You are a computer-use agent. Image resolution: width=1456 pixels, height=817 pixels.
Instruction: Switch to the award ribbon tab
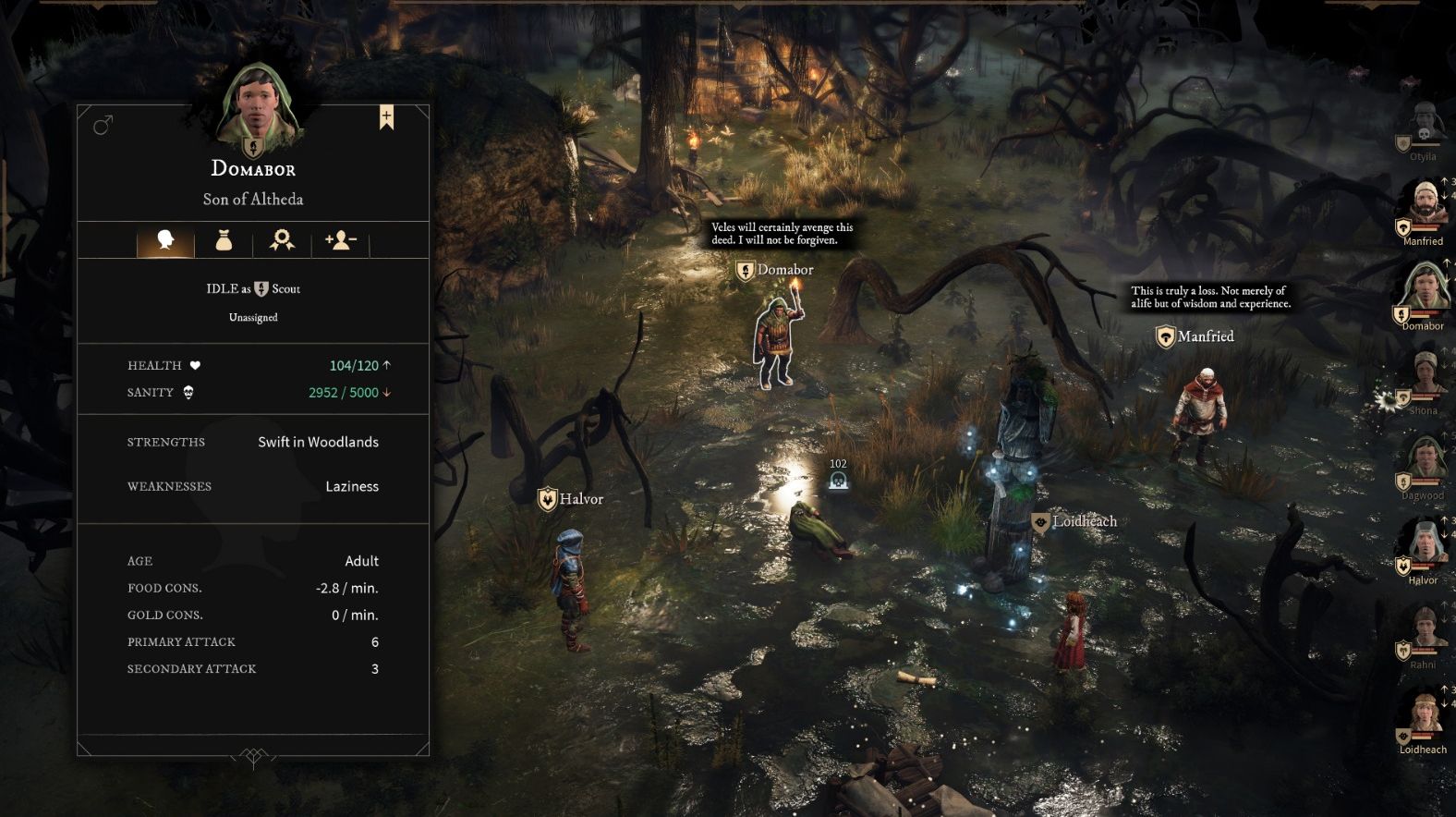(x=282, y=241)
